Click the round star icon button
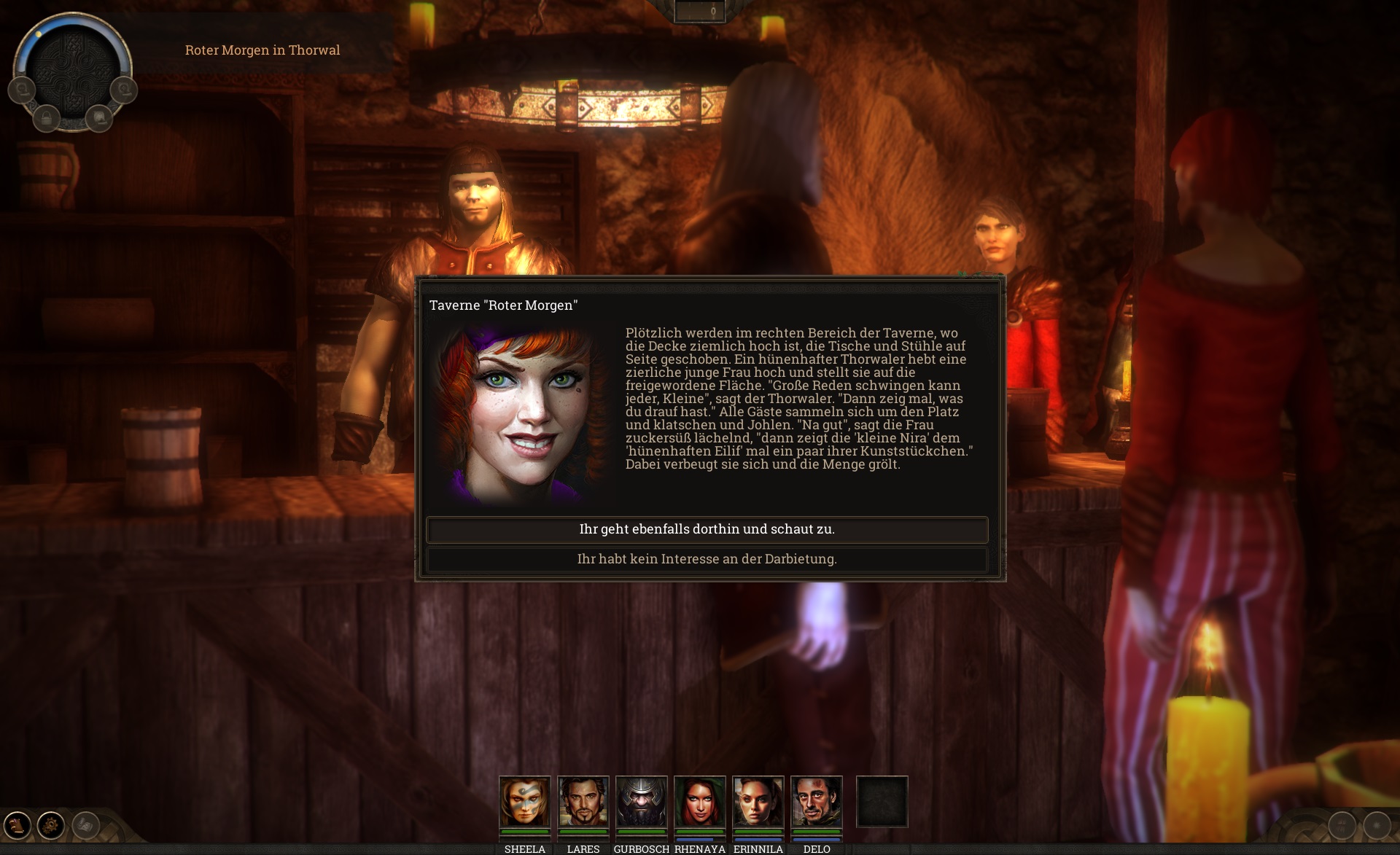This screenshot has width=1400, height=855. pos(1377,825)
